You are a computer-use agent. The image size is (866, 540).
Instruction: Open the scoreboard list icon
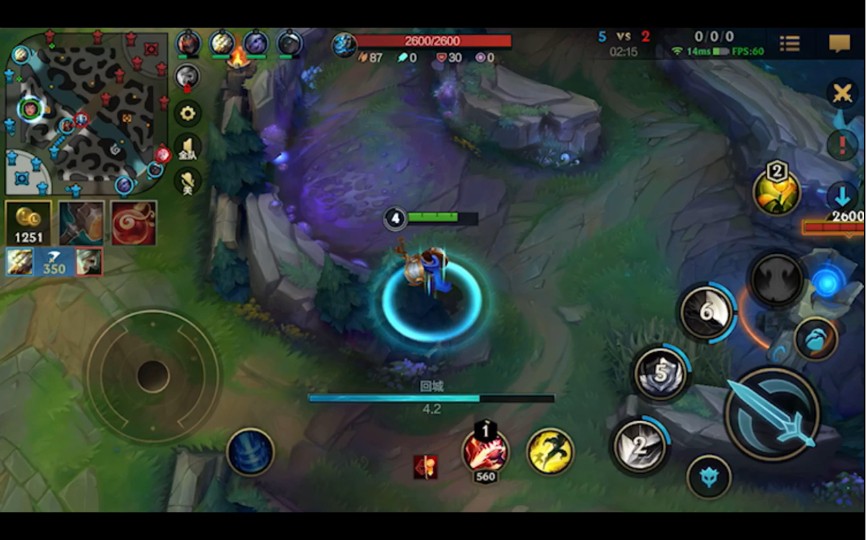pyautogui.click(x=790, y=43)
